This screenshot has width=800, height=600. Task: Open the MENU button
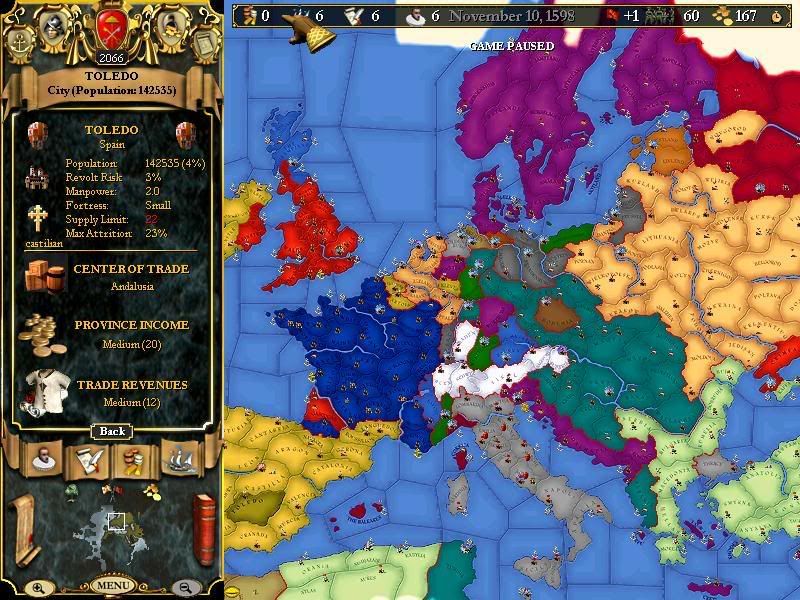coord(111,584)
